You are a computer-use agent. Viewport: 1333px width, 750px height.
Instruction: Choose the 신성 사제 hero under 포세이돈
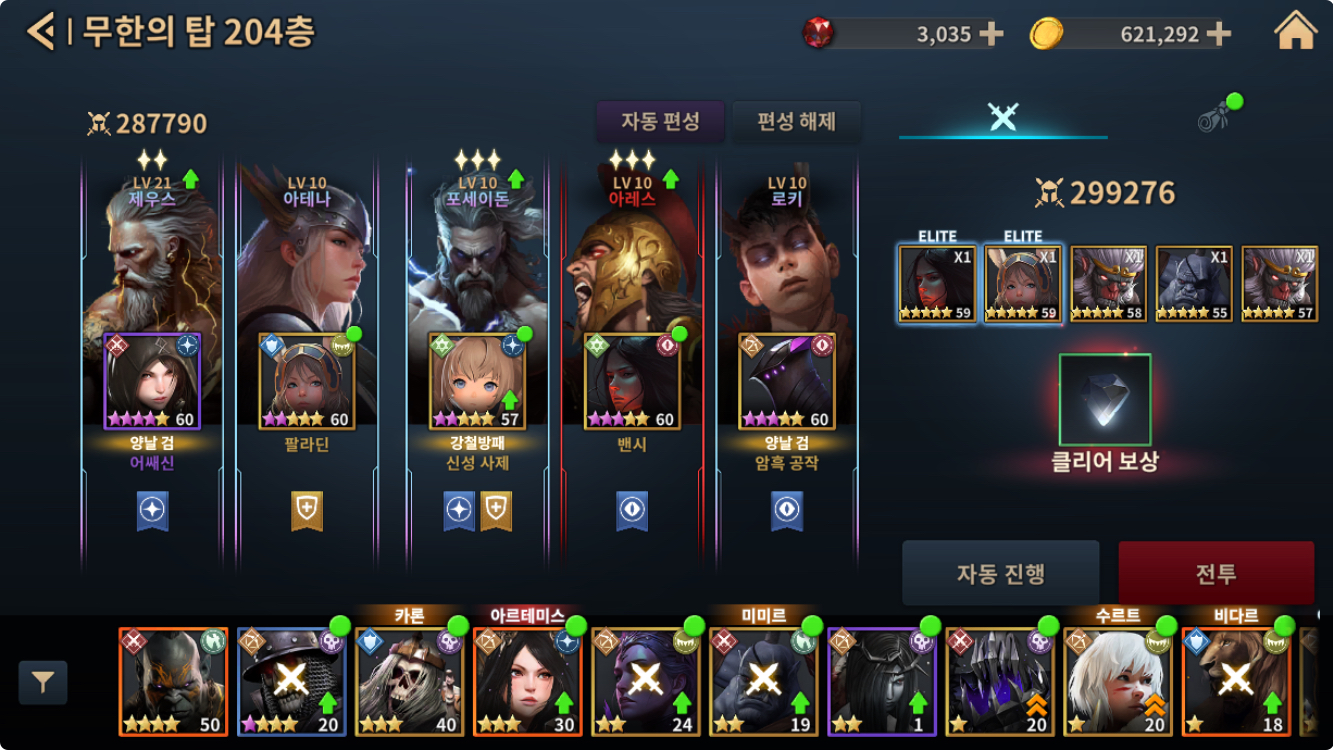coord(477,381)
